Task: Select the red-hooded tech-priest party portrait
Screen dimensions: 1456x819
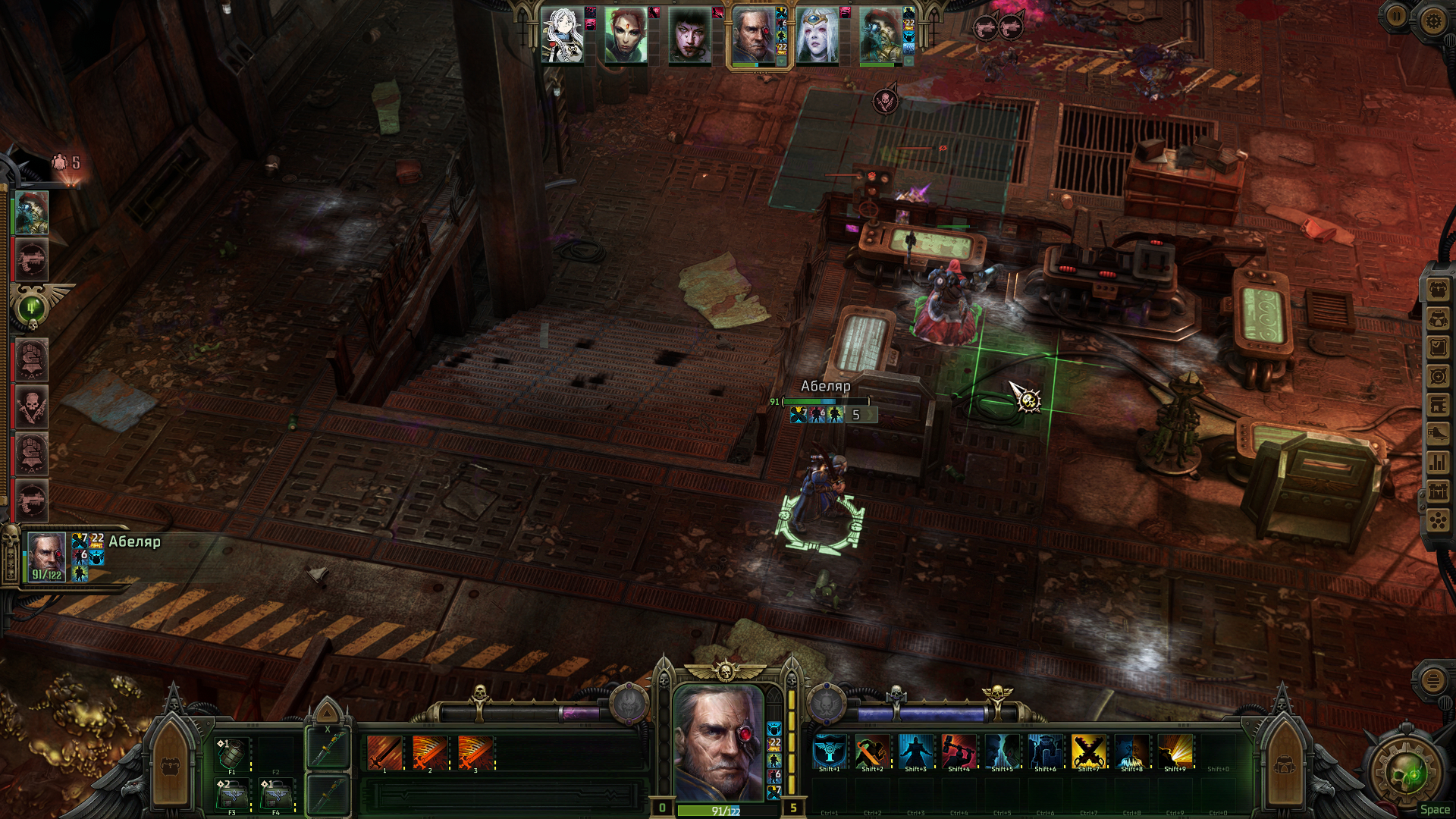Action: [x=880, y=36]
